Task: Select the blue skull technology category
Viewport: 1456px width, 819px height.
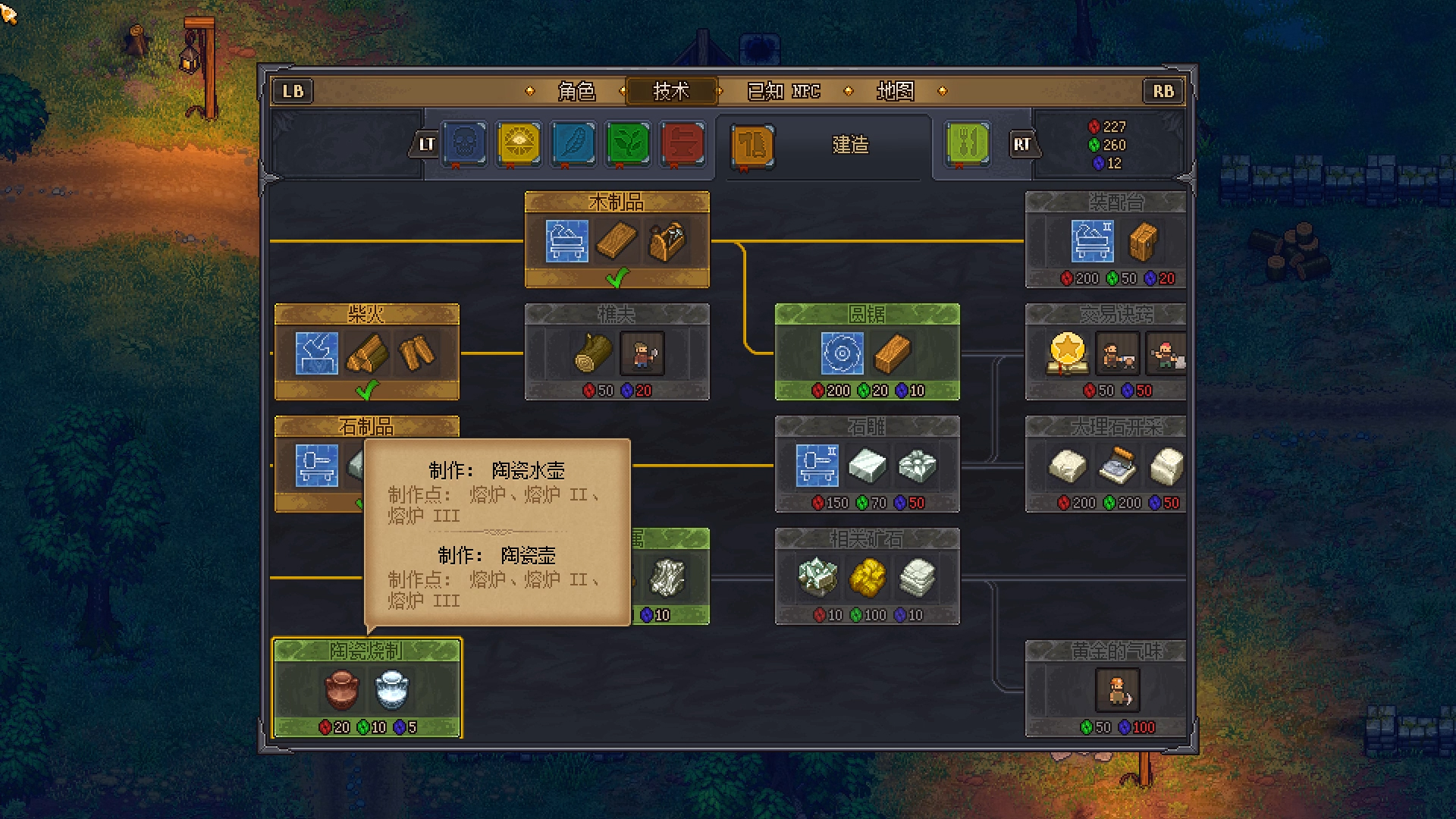Action: coord(464,143)
